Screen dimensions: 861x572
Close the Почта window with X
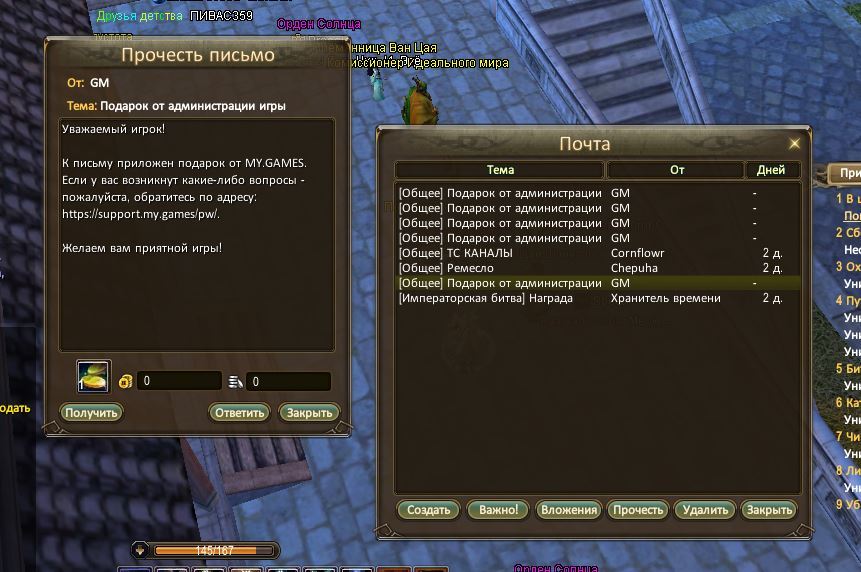[x=795, y=143]
